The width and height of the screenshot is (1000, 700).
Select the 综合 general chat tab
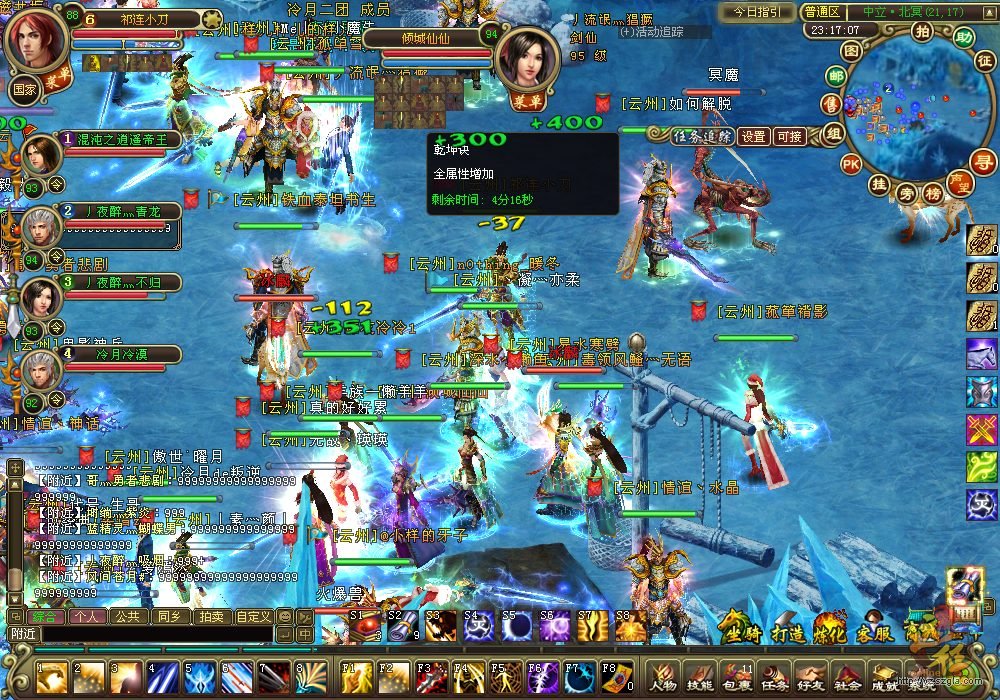pyautogui.click(x=46, y=617)
